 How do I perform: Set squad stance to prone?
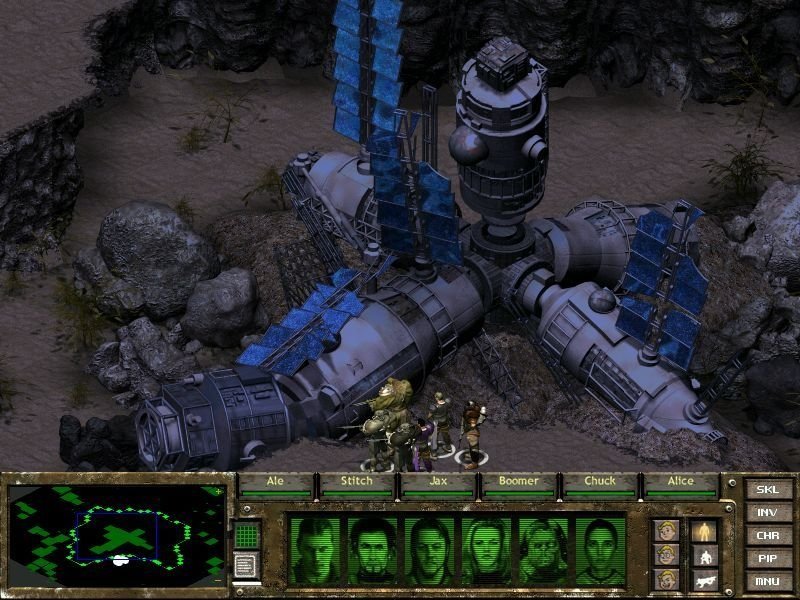pyautogui.click(x=705, y=580)
